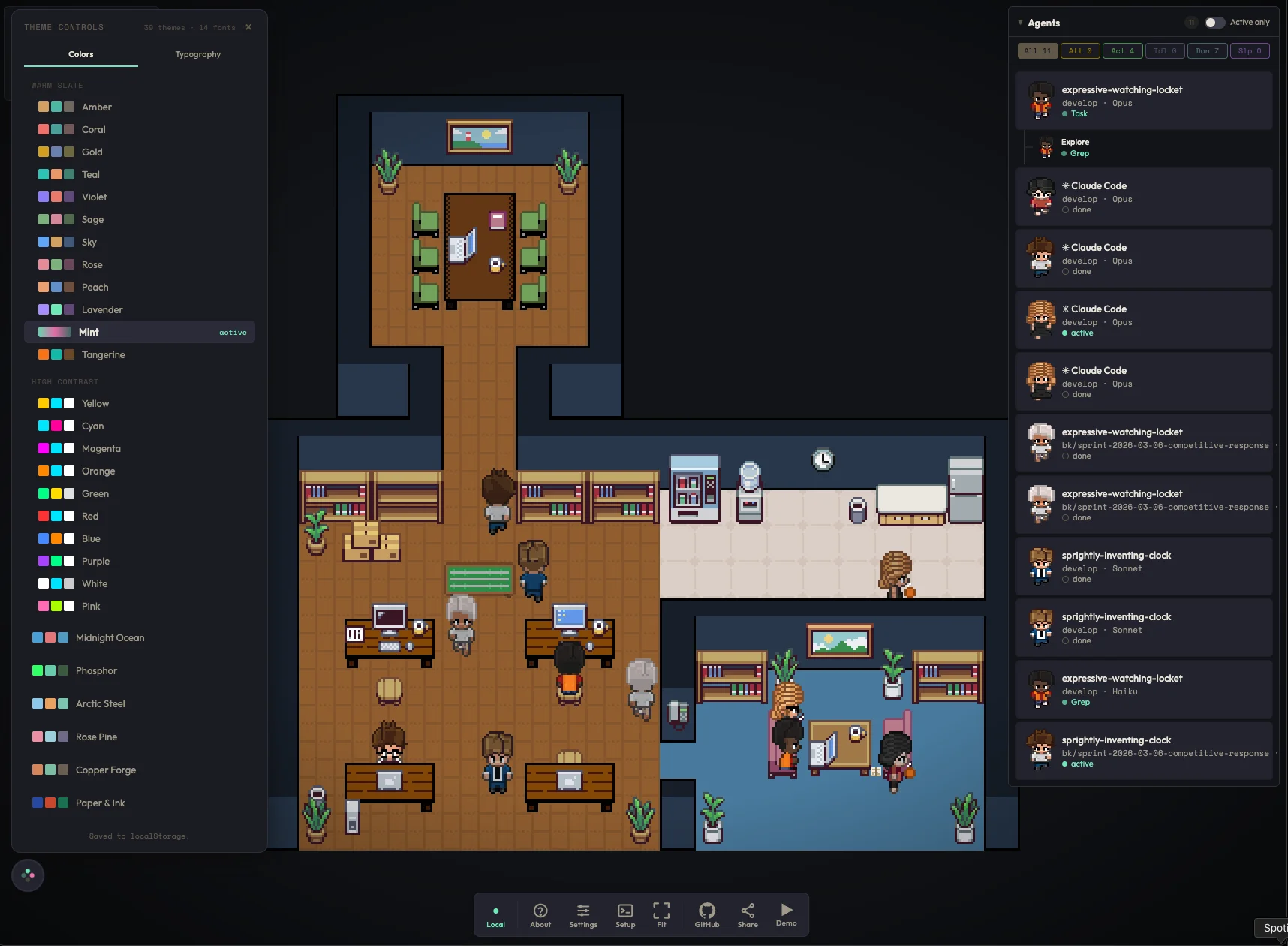Open the GitHub link
Screen dimensions: 1288x946
click(707, 914)
